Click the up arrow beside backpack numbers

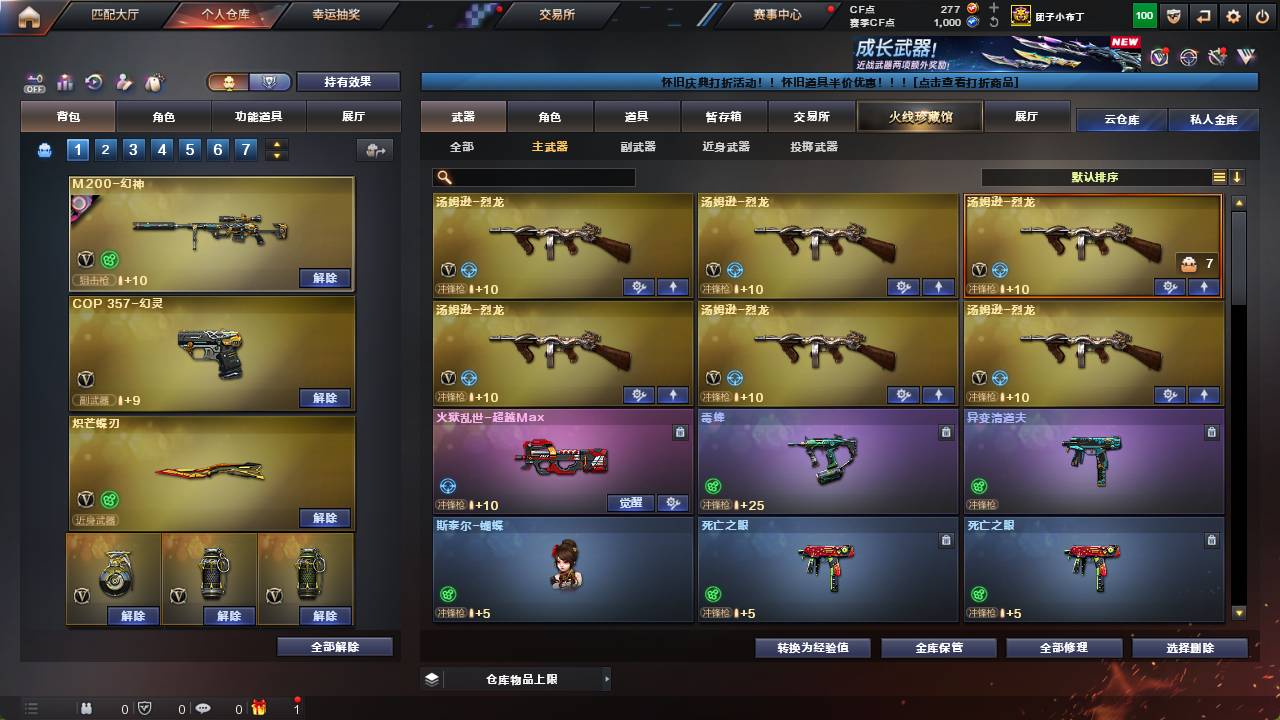pos(277,145)
